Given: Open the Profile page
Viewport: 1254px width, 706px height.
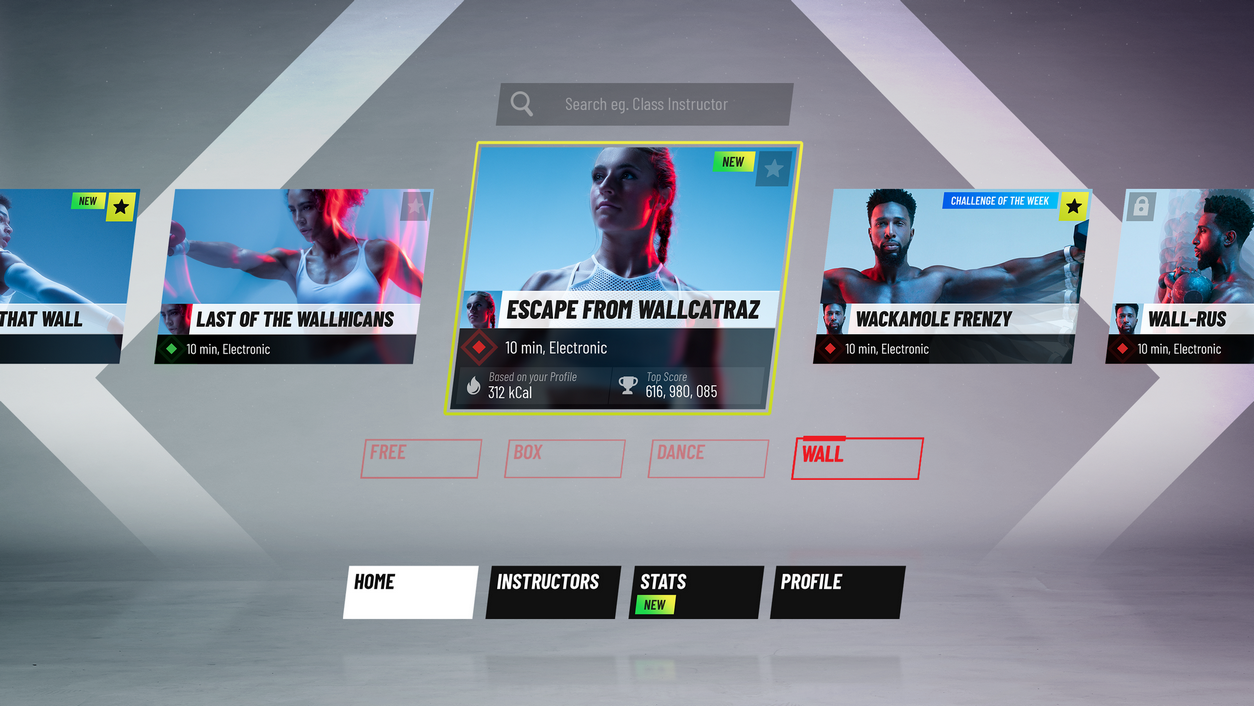Looking at the screenshot, I should 838,592.
